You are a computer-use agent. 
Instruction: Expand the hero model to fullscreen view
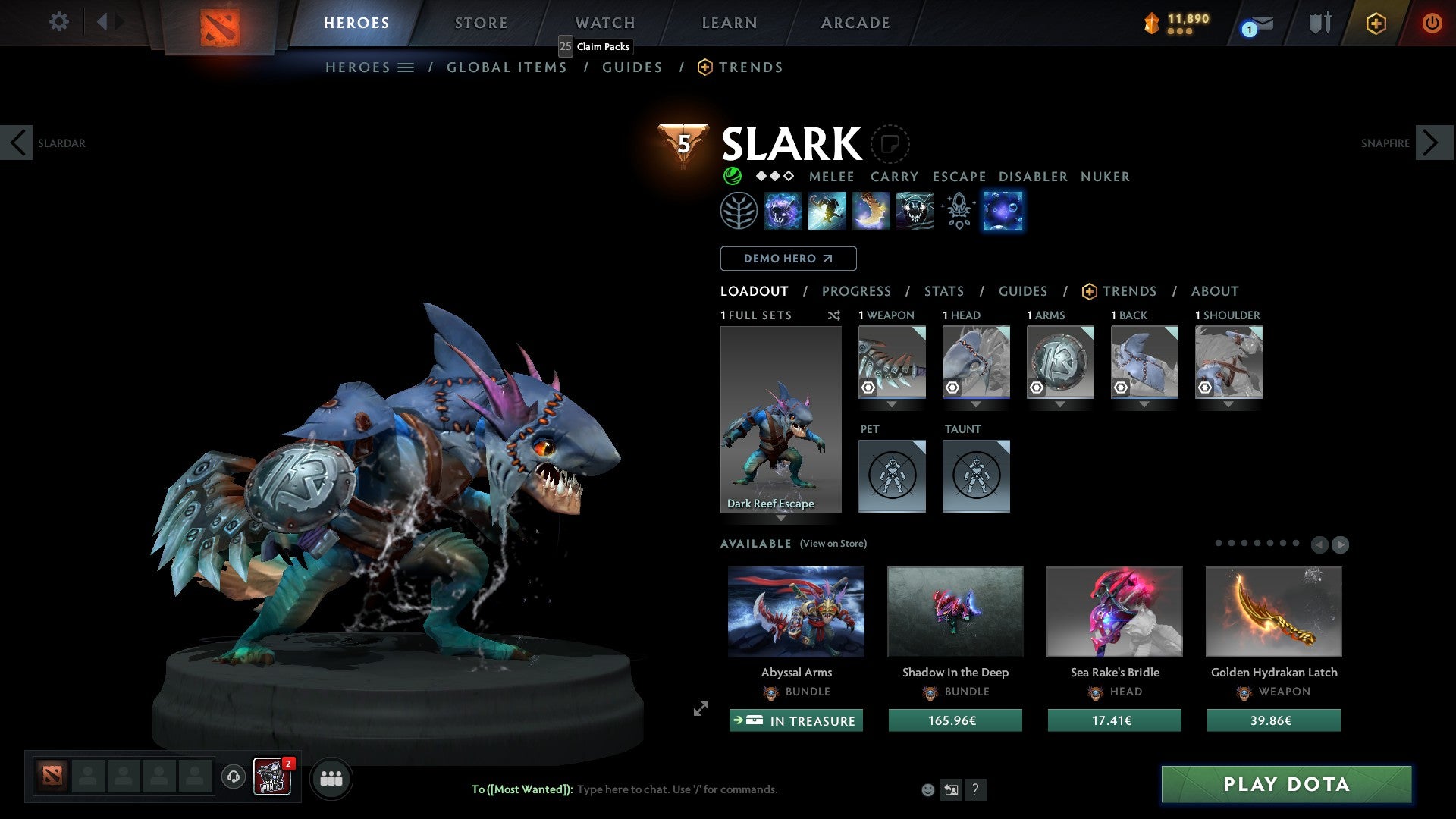pos(700,710)
